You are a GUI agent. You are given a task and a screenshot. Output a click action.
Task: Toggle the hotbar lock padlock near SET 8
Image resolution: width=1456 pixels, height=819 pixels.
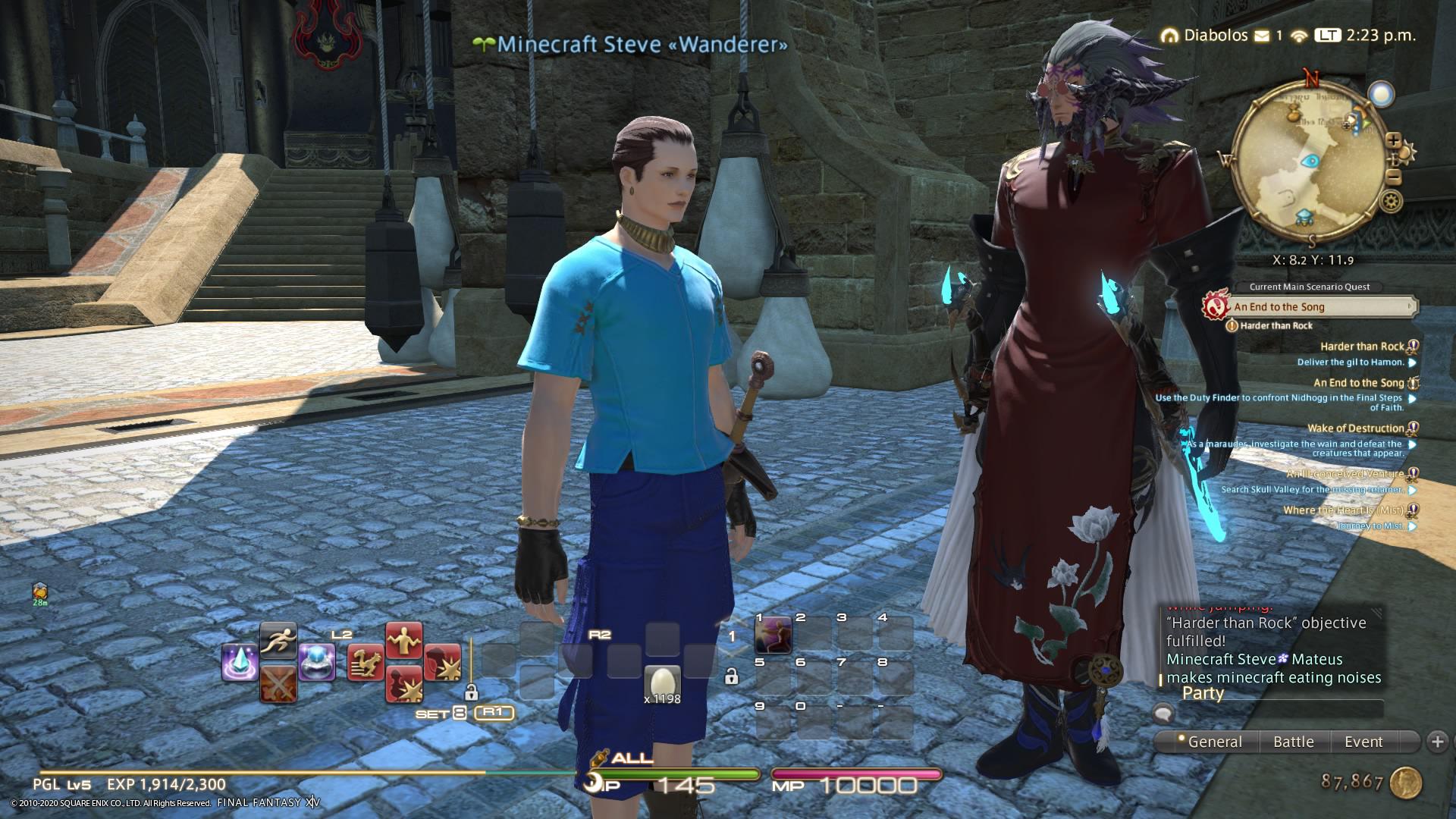tap(472, 693)
